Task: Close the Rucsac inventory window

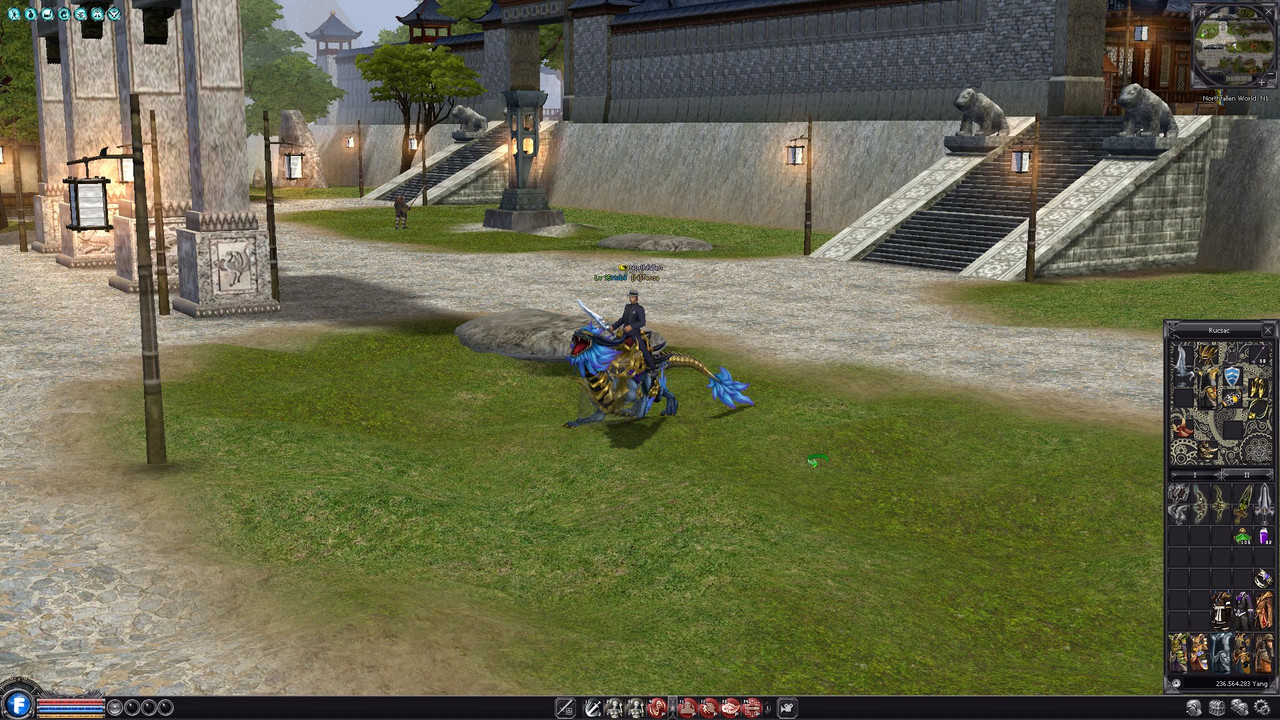Action: coord(1268,329)
